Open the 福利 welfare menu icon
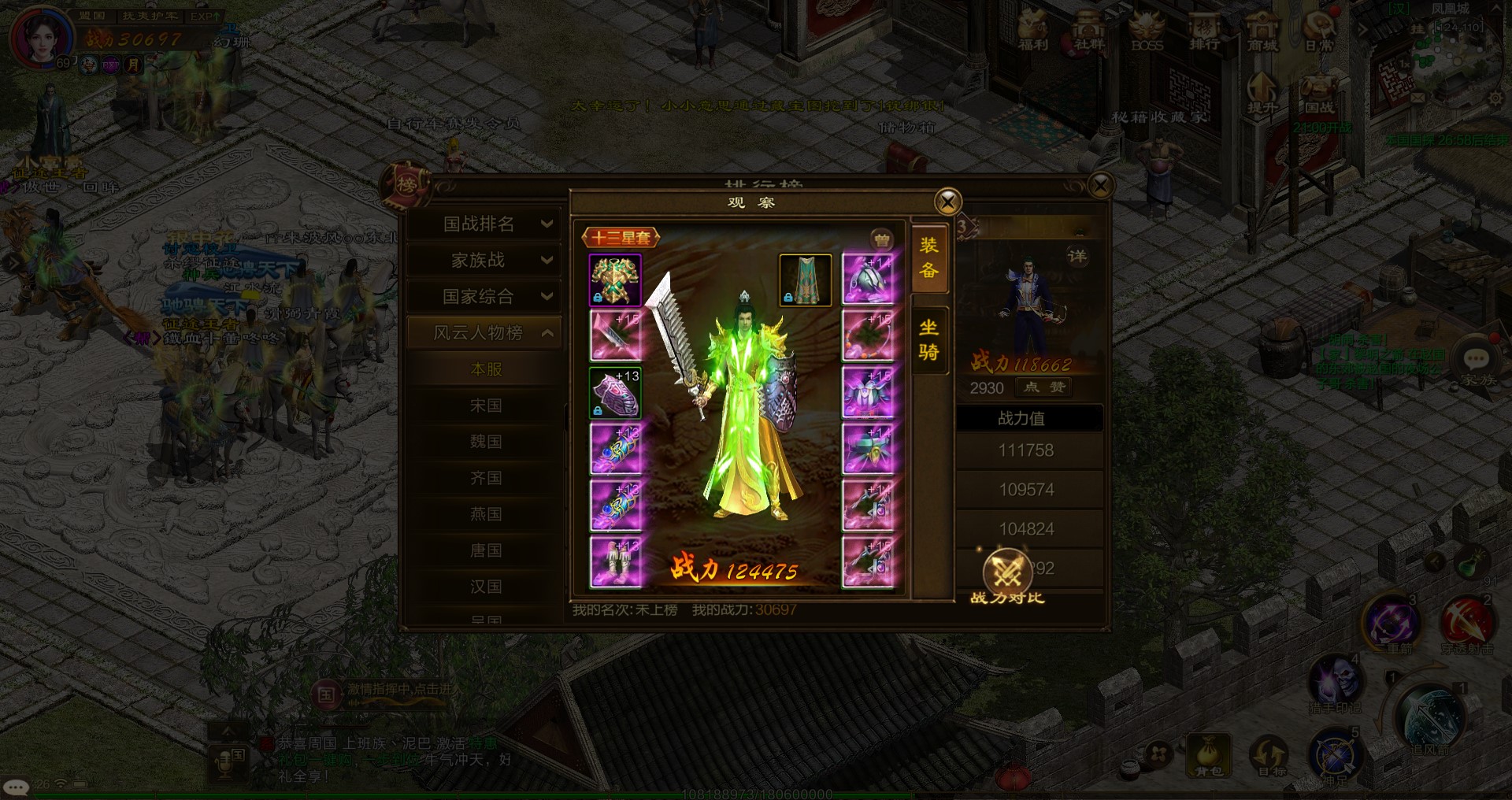 (1032, 31)
